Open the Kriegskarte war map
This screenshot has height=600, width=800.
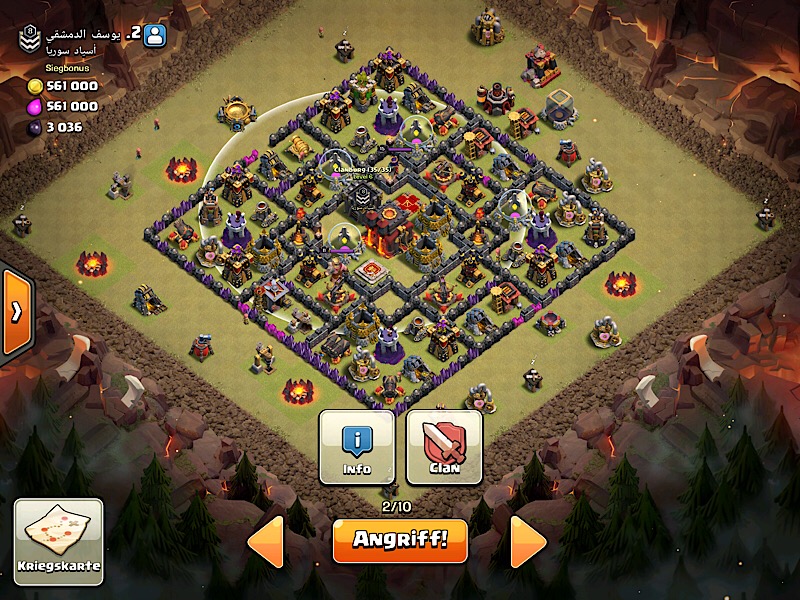click(x=58, y=541)
